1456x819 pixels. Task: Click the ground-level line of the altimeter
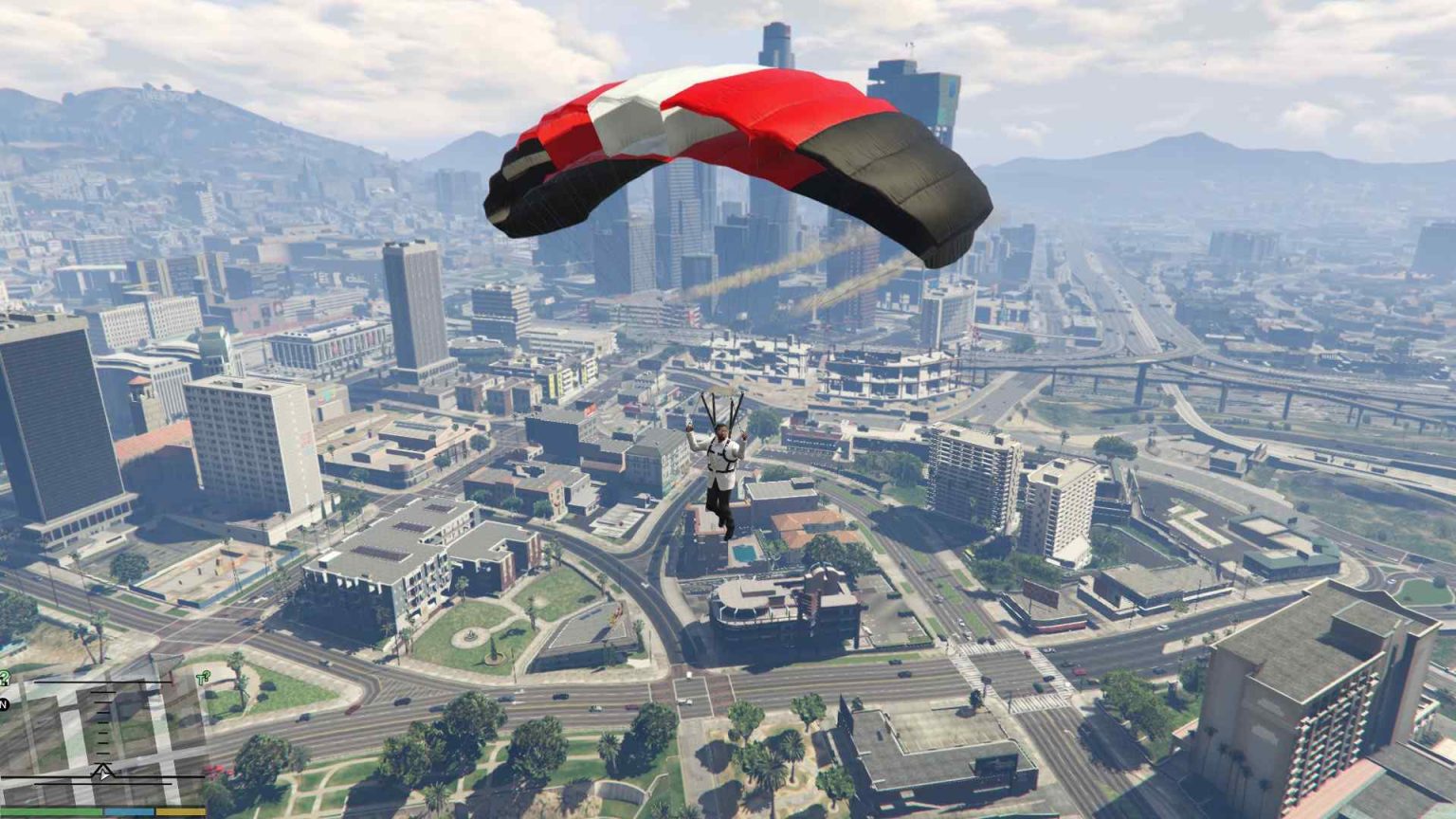click(102, 776)
